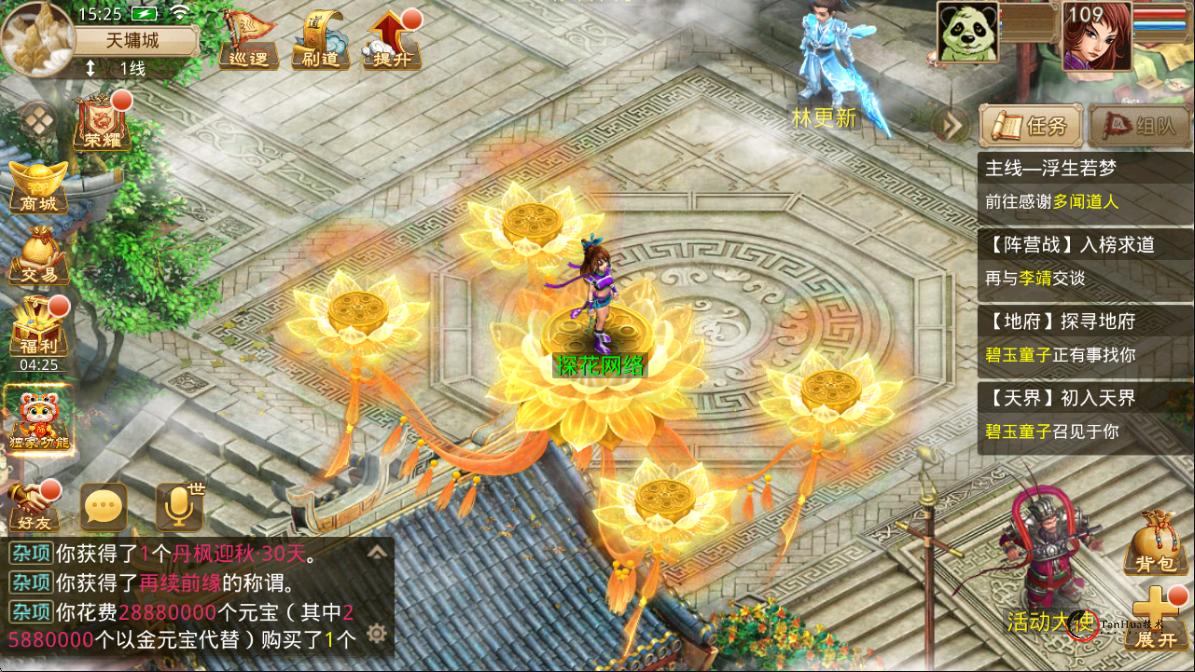Open the 刷道 icon

click(x=321, y=40)
